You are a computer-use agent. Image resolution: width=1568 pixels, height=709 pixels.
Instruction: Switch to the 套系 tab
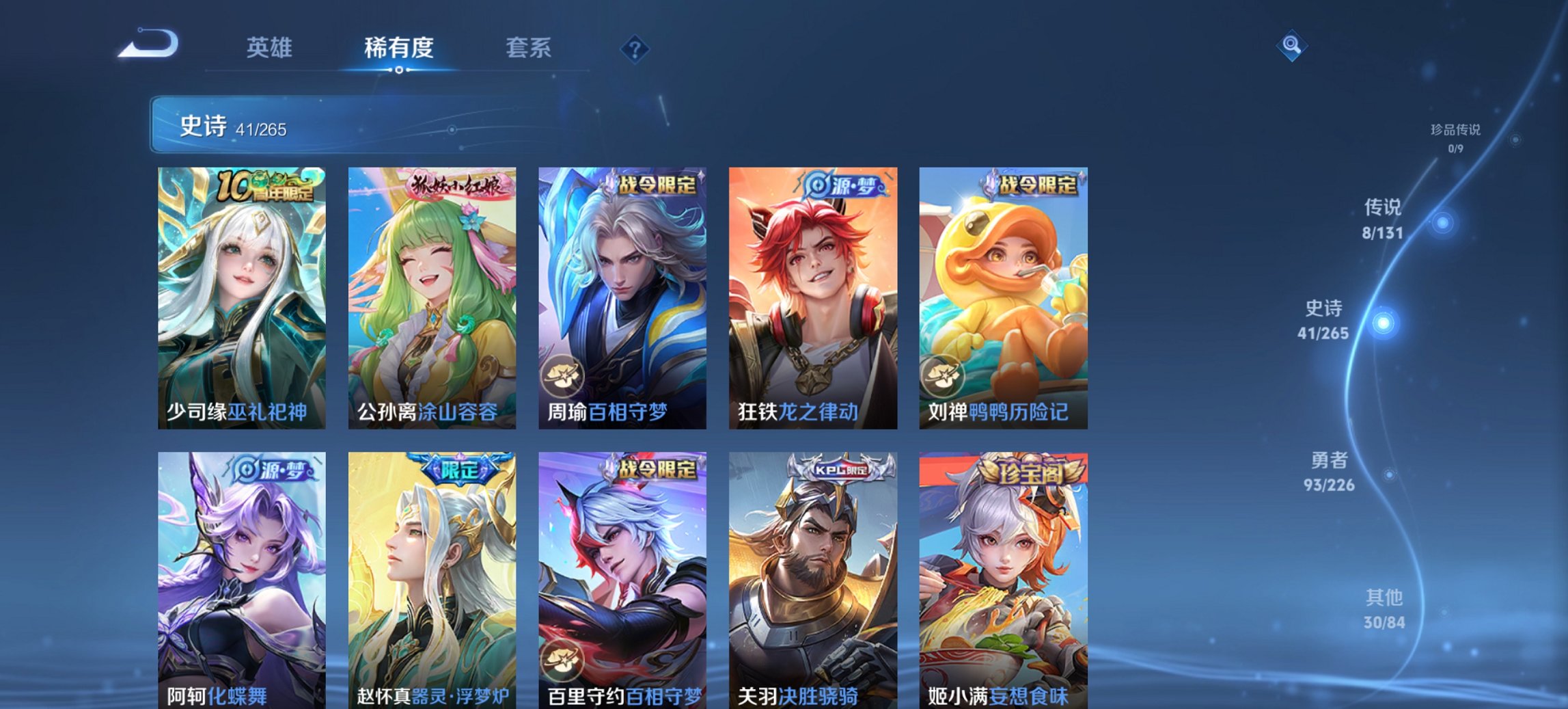pos(529,48)
